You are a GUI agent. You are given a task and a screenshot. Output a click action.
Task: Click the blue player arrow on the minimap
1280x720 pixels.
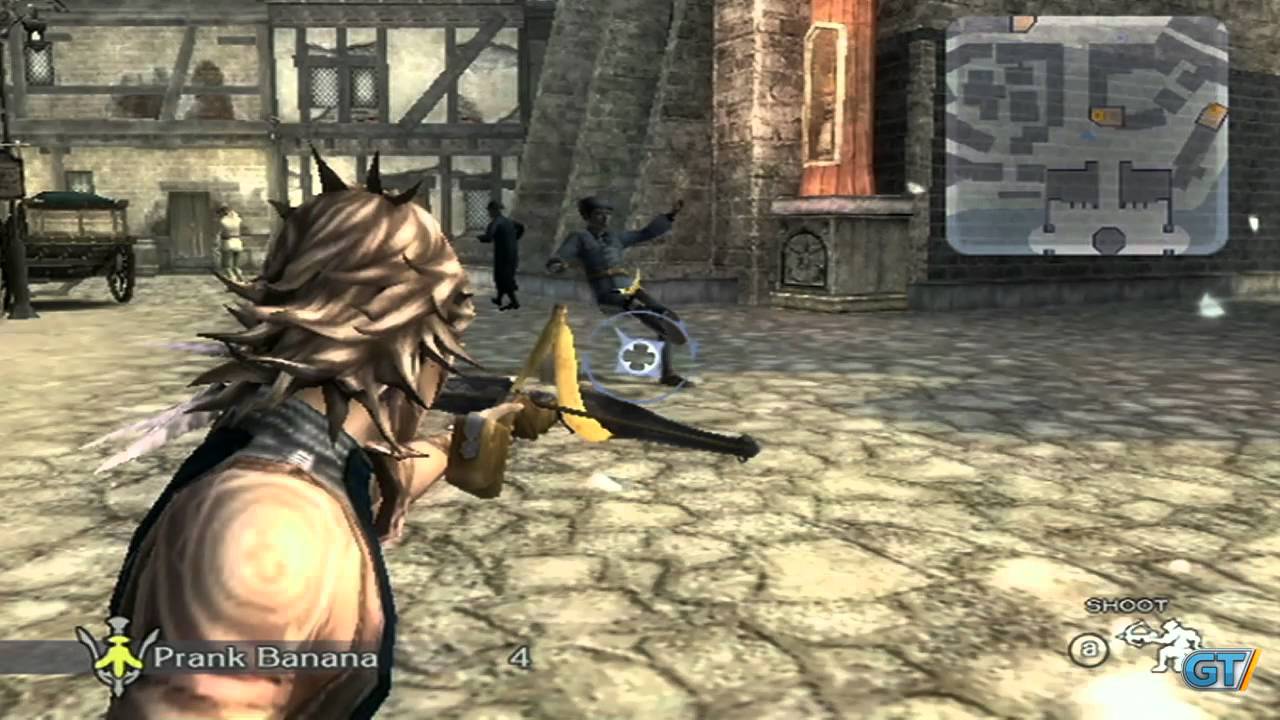(1087, 137)
